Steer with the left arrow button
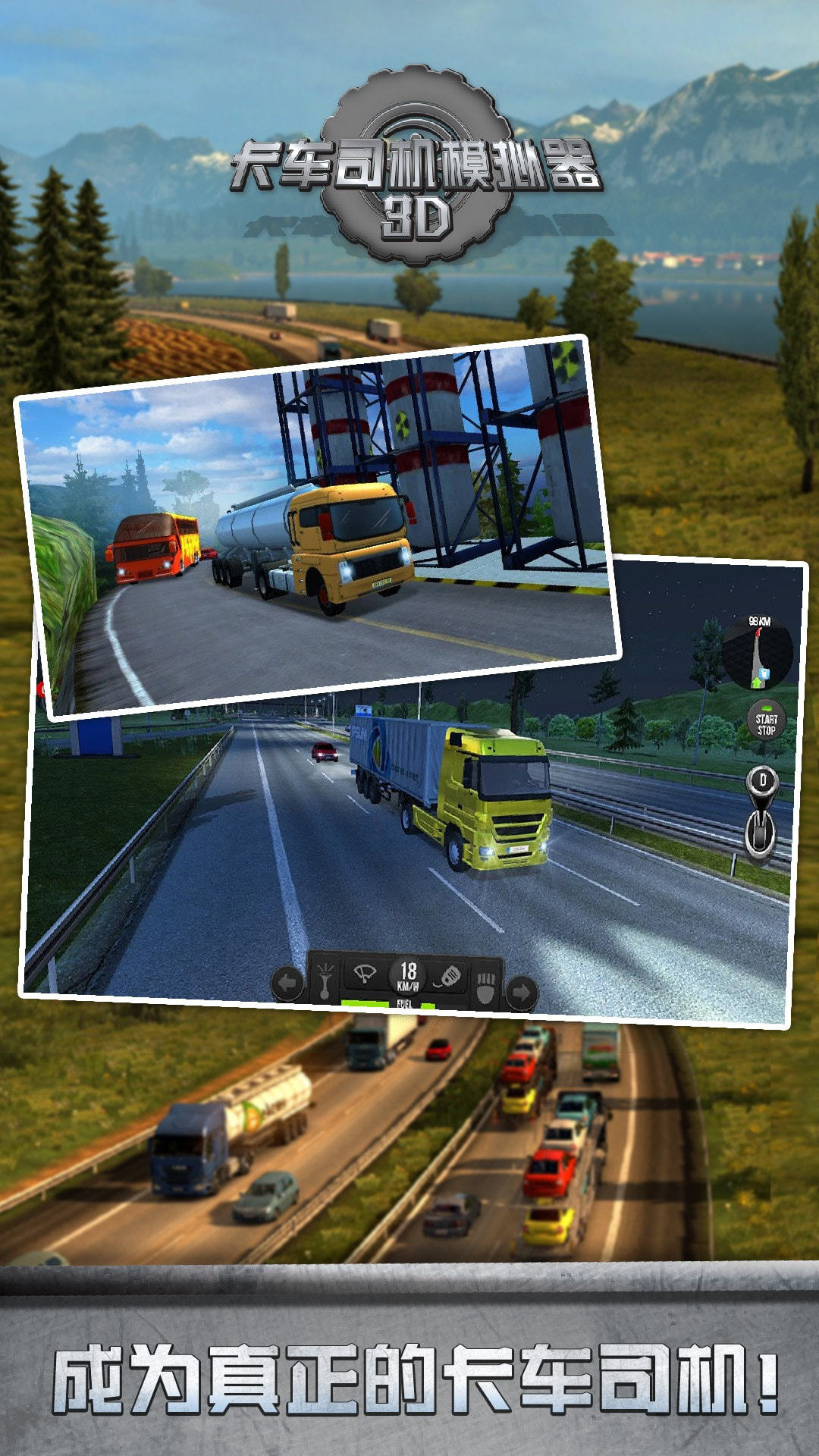The image size is (819, 1456). 287,984
